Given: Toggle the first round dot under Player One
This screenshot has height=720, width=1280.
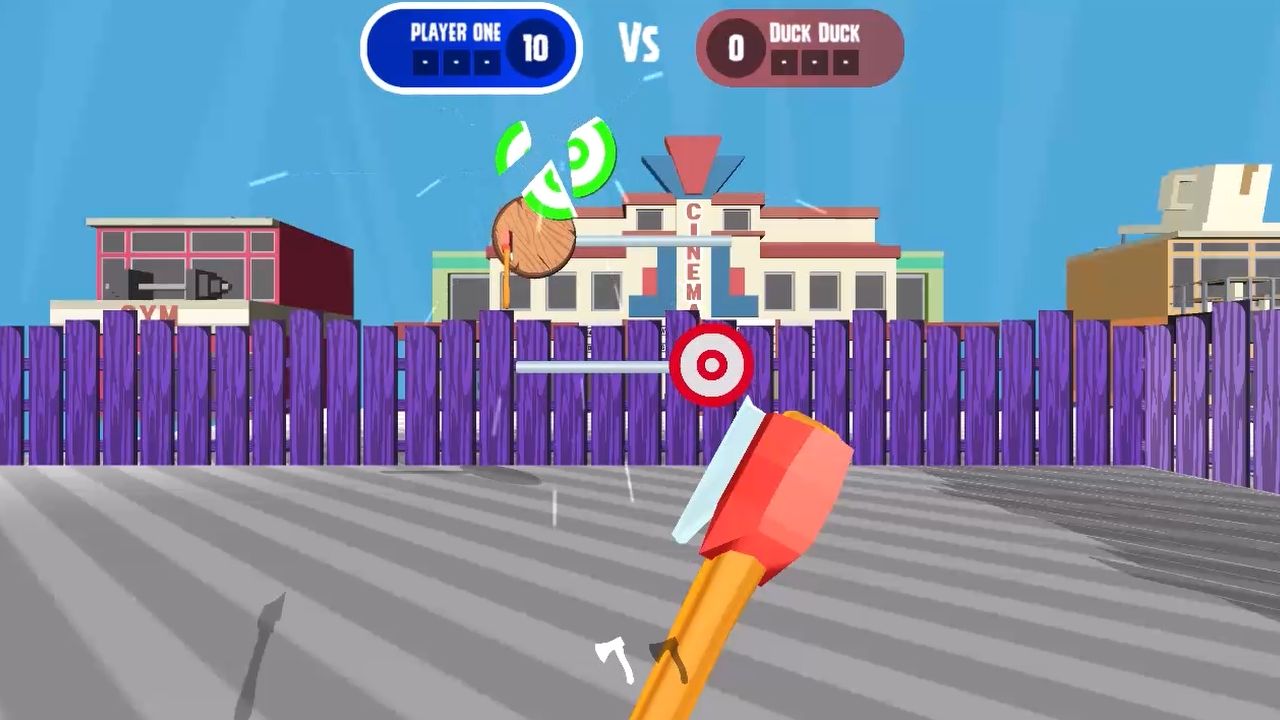Looking at the screenshot, I should click(x=424, y=62).
